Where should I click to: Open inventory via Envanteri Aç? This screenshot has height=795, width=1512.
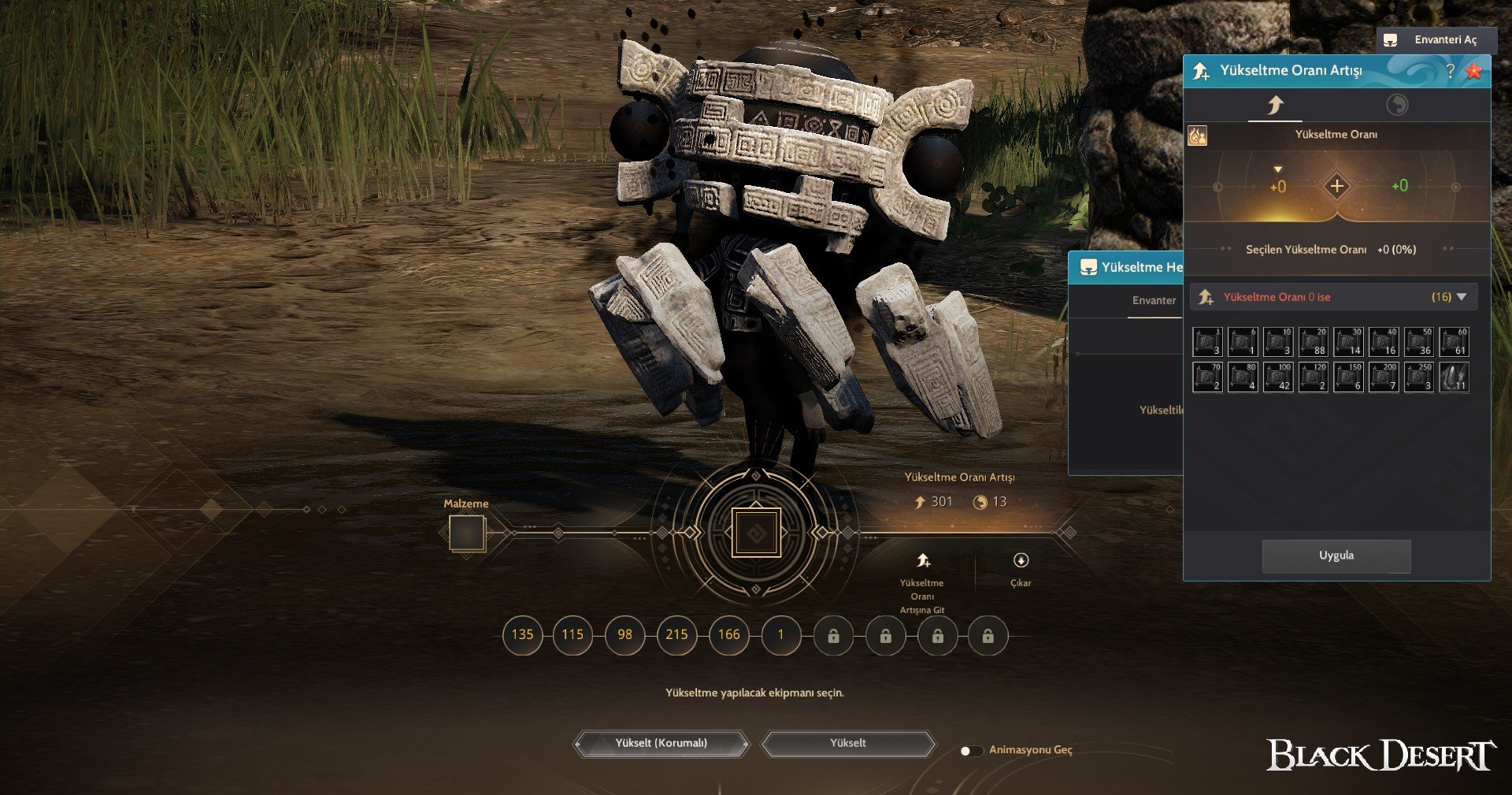tap(1436, 40)
